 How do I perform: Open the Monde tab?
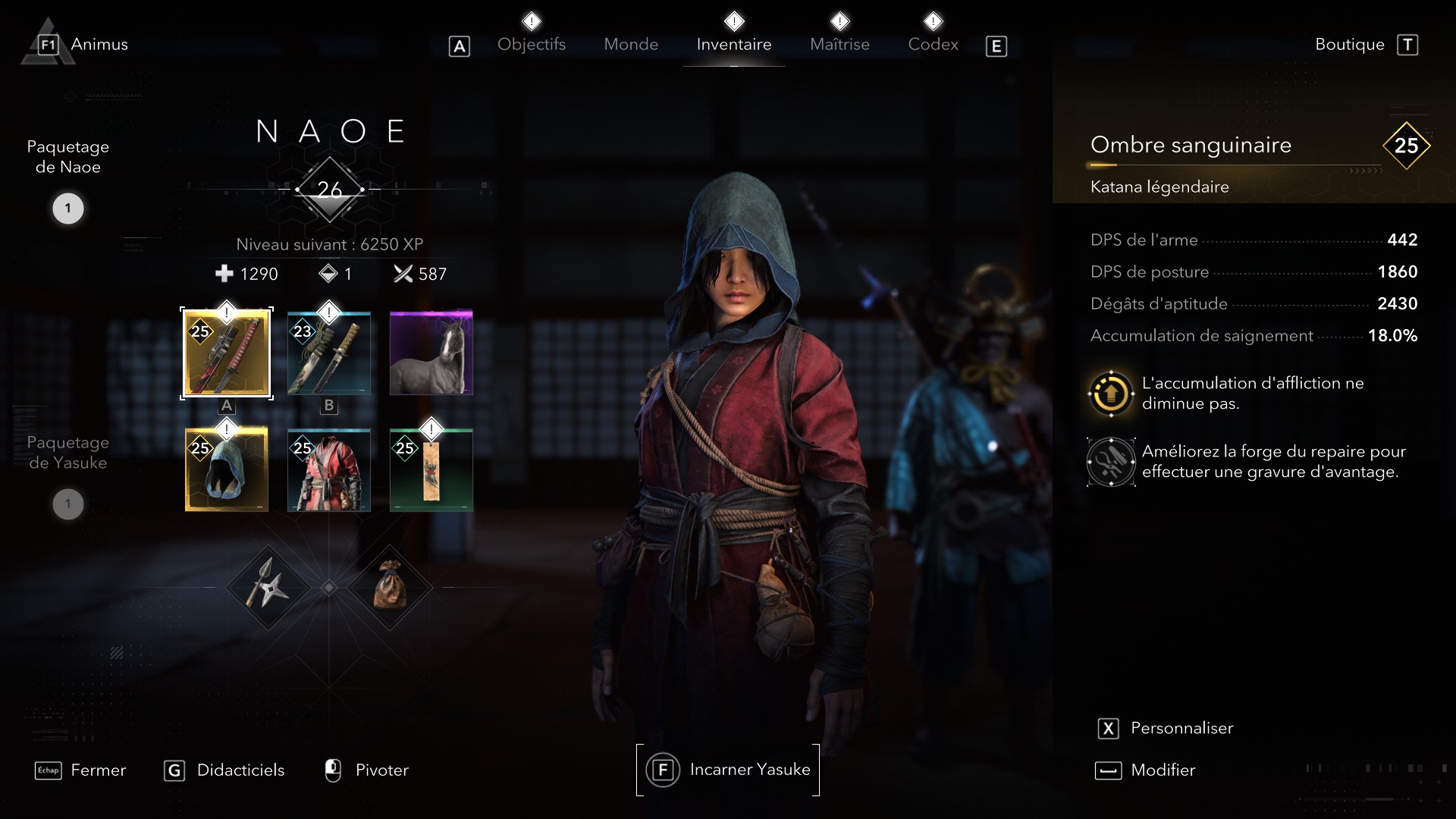tap(630, 45)
